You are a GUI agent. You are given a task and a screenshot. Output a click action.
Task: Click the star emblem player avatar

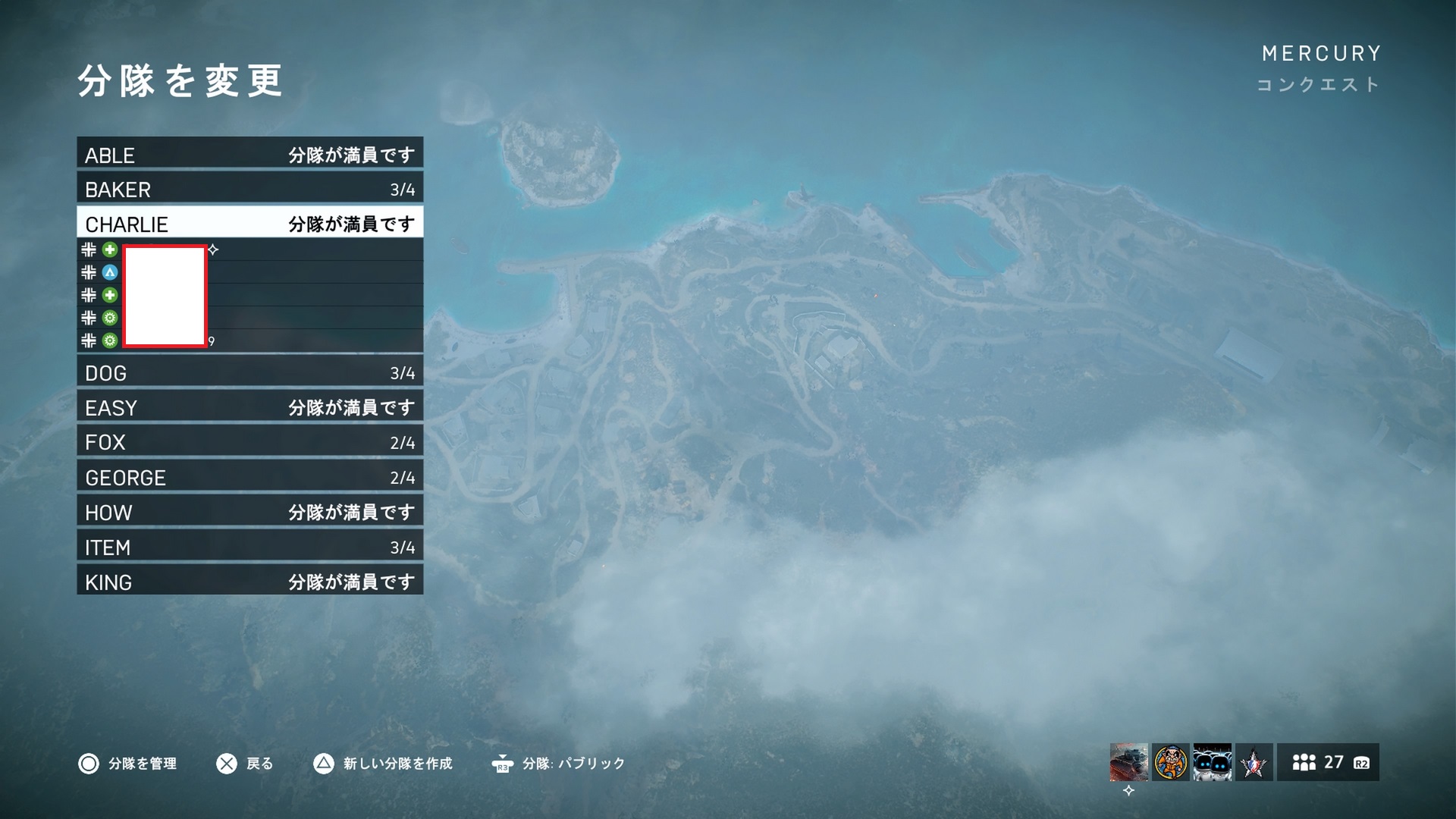[x=1254, y=762]
